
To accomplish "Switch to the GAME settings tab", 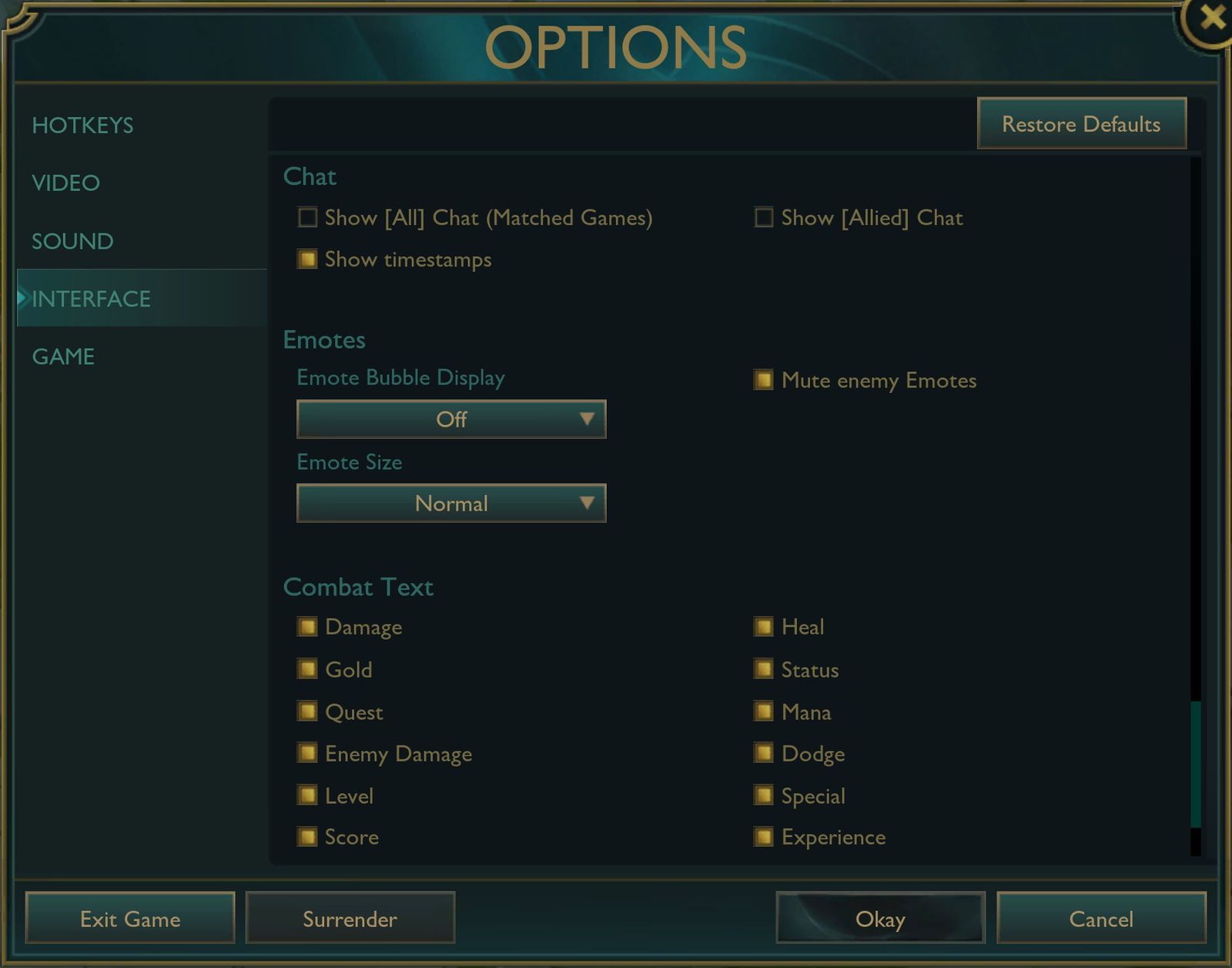I will (x=63, y=357).
